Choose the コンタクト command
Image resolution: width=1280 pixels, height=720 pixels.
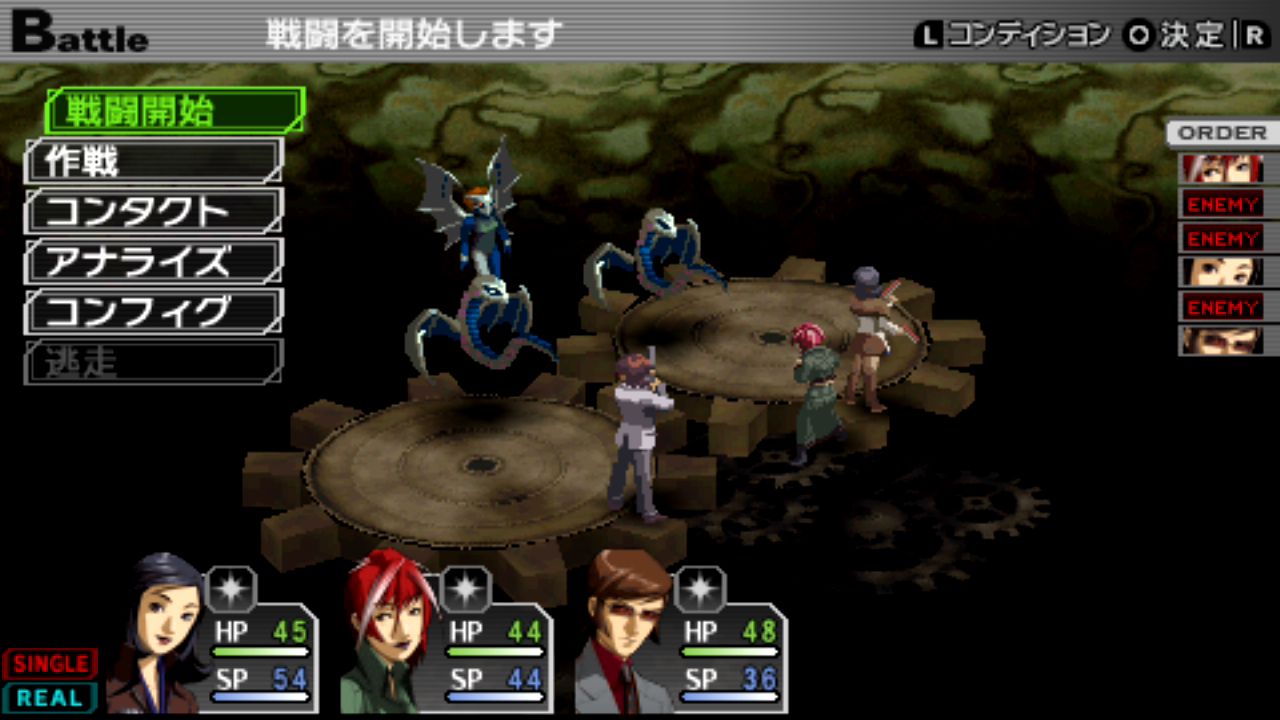pos(154,211)
